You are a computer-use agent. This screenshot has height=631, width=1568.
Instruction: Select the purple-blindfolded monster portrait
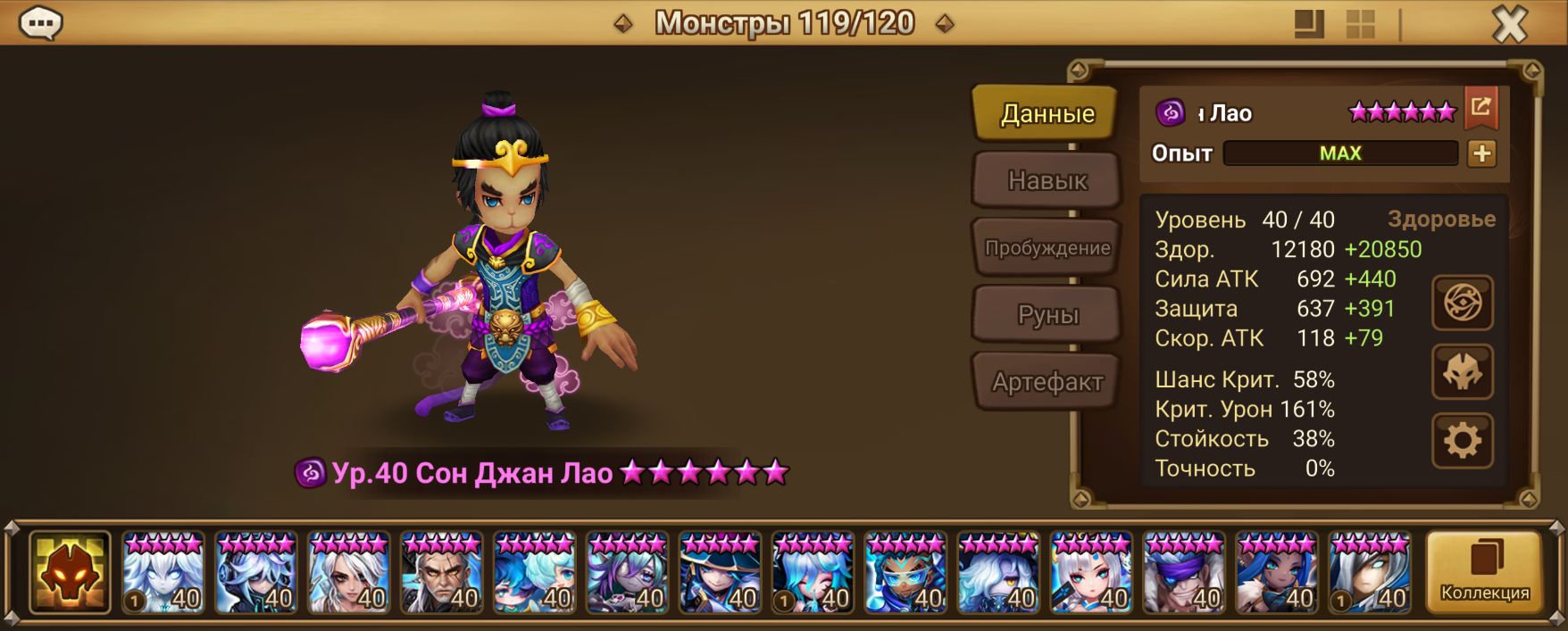(1184, 572)
